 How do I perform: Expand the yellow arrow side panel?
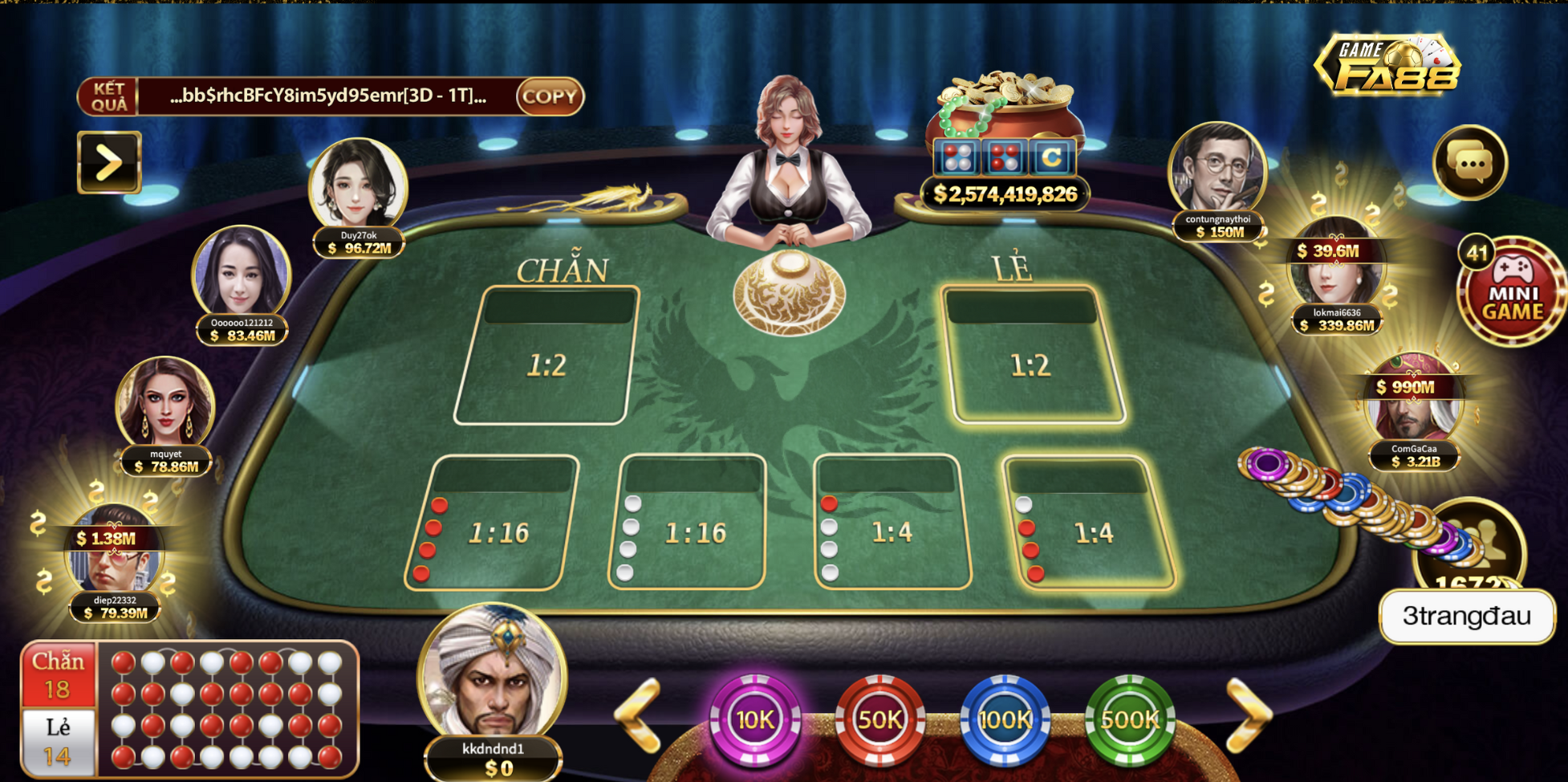[x=109, y=162]
